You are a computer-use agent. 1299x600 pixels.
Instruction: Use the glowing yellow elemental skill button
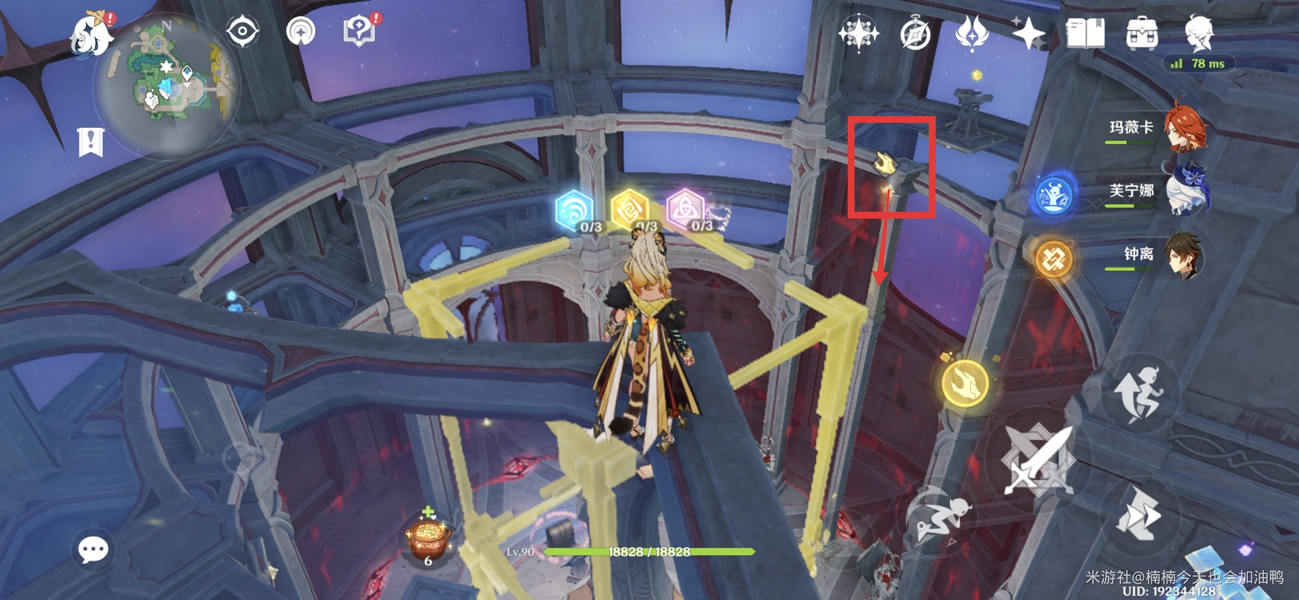[x=965, y=383]
